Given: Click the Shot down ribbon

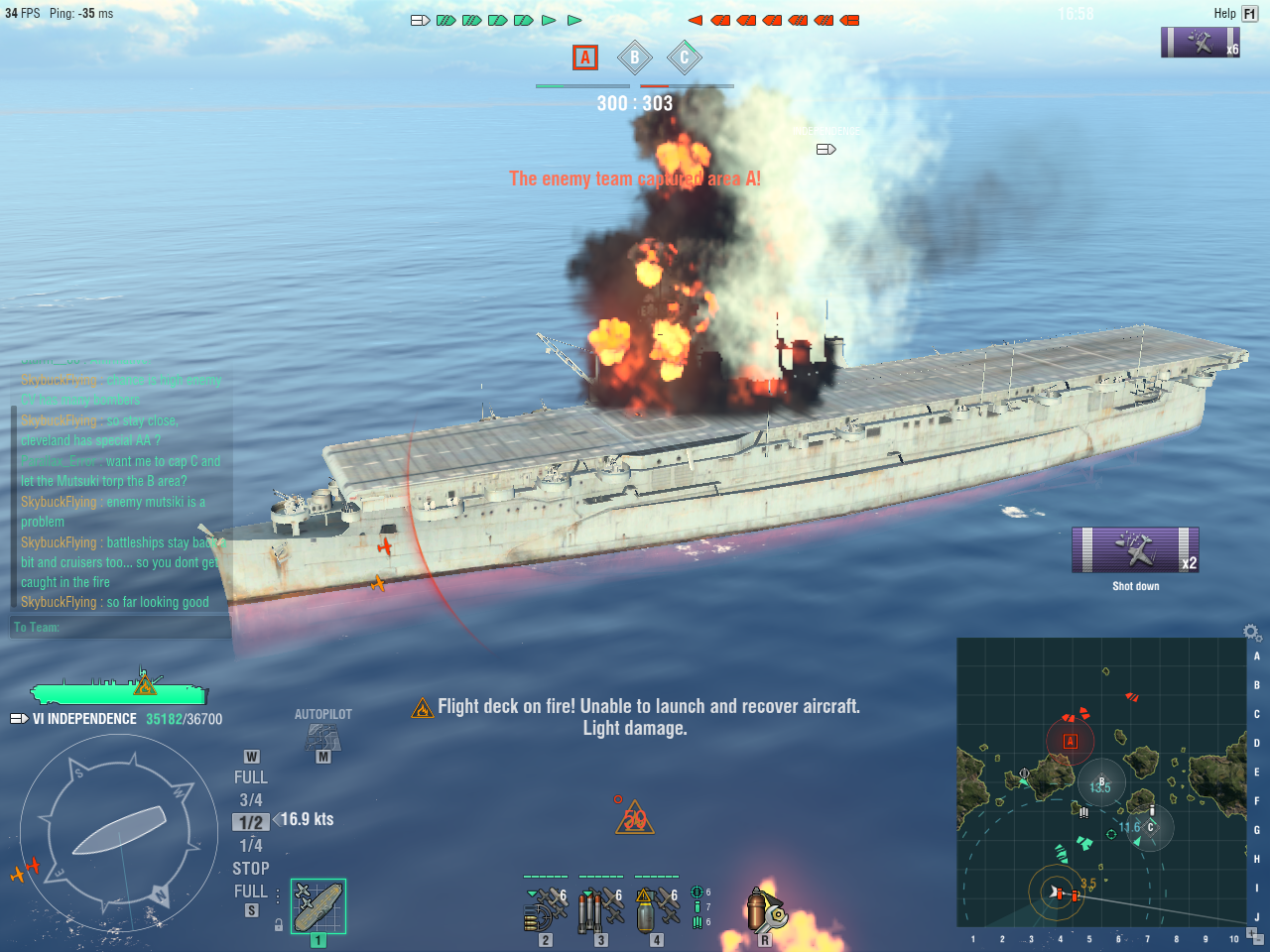Looking at the screenshot, I should [x=1135, y=550].
